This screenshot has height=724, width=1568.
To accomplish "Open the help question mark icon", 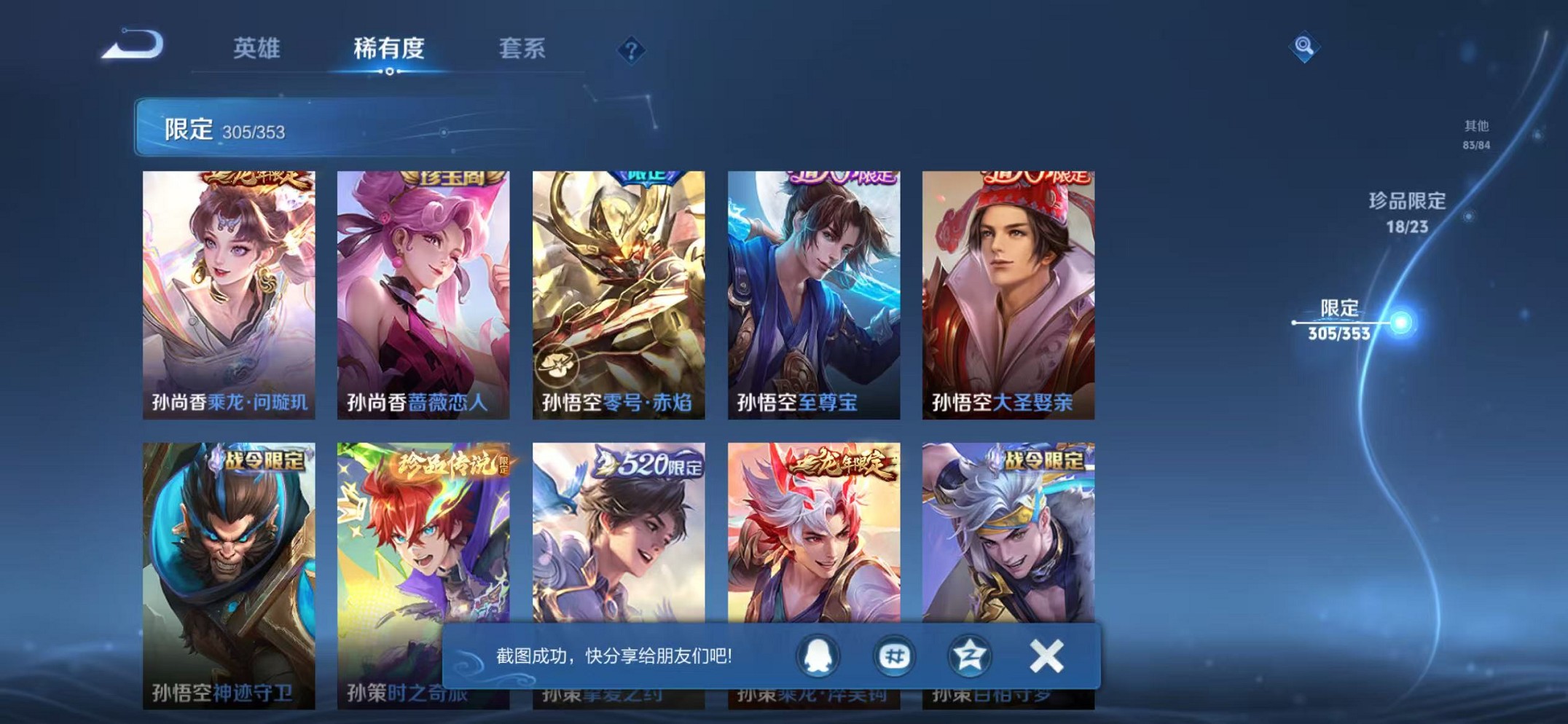I will 632,50.
